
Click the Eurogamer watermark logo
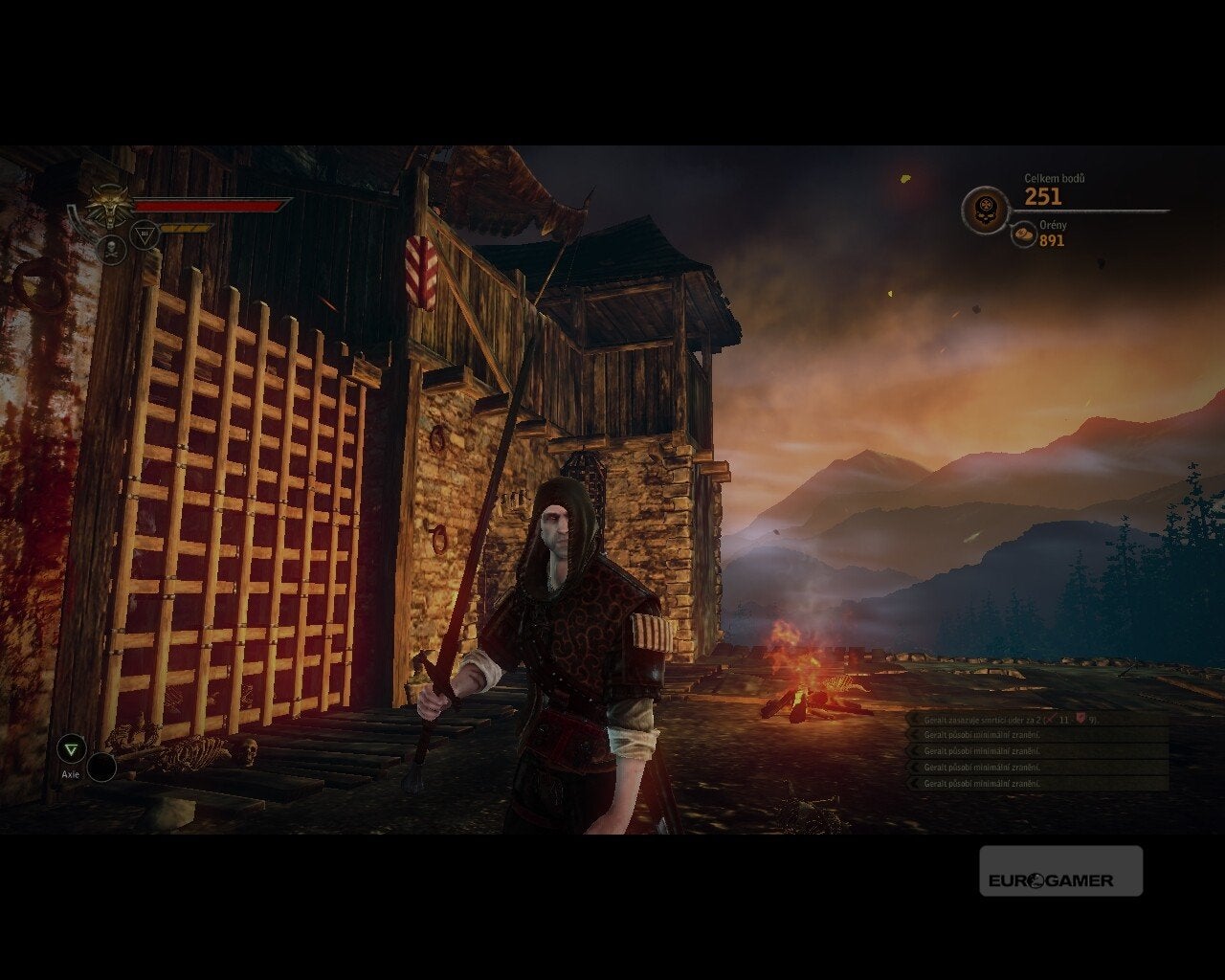click(1060, 871)
